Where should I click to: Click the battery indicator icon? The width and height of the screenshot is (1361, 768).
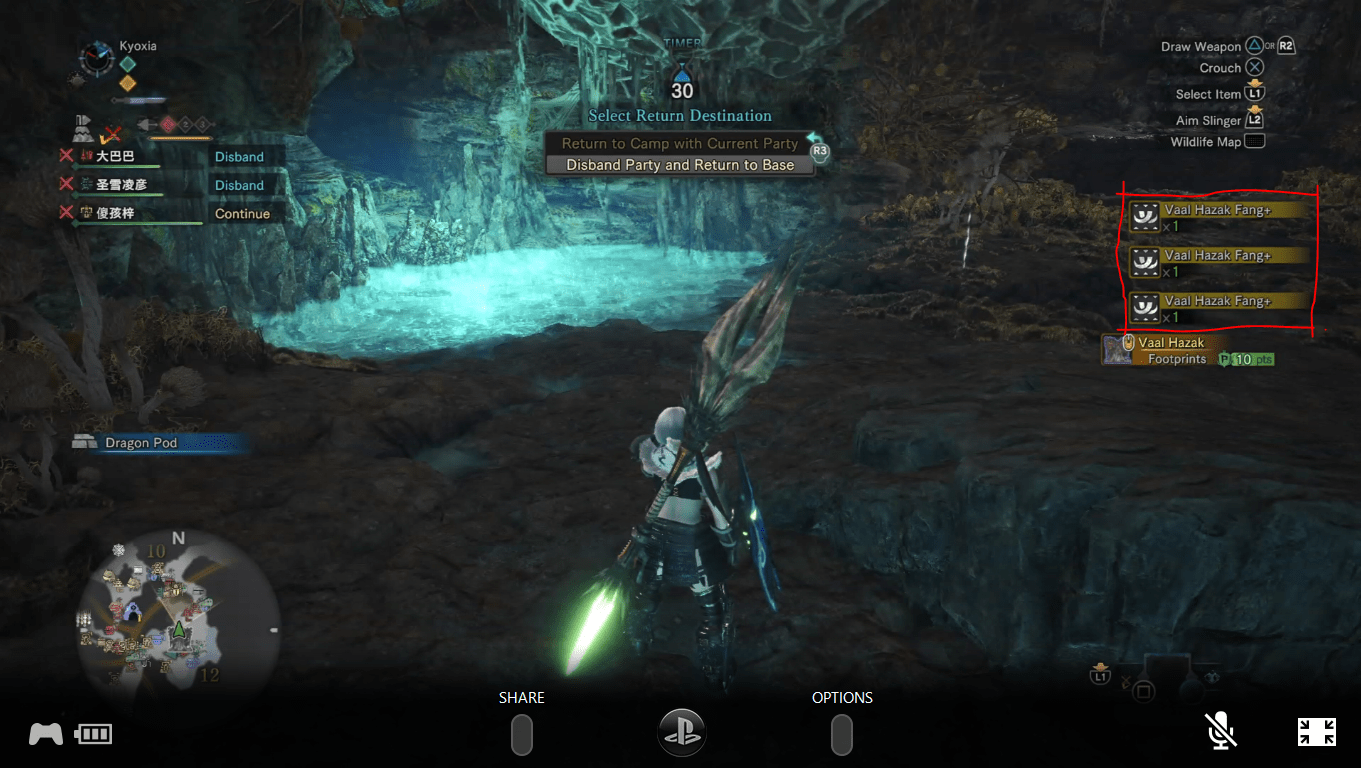92,732
